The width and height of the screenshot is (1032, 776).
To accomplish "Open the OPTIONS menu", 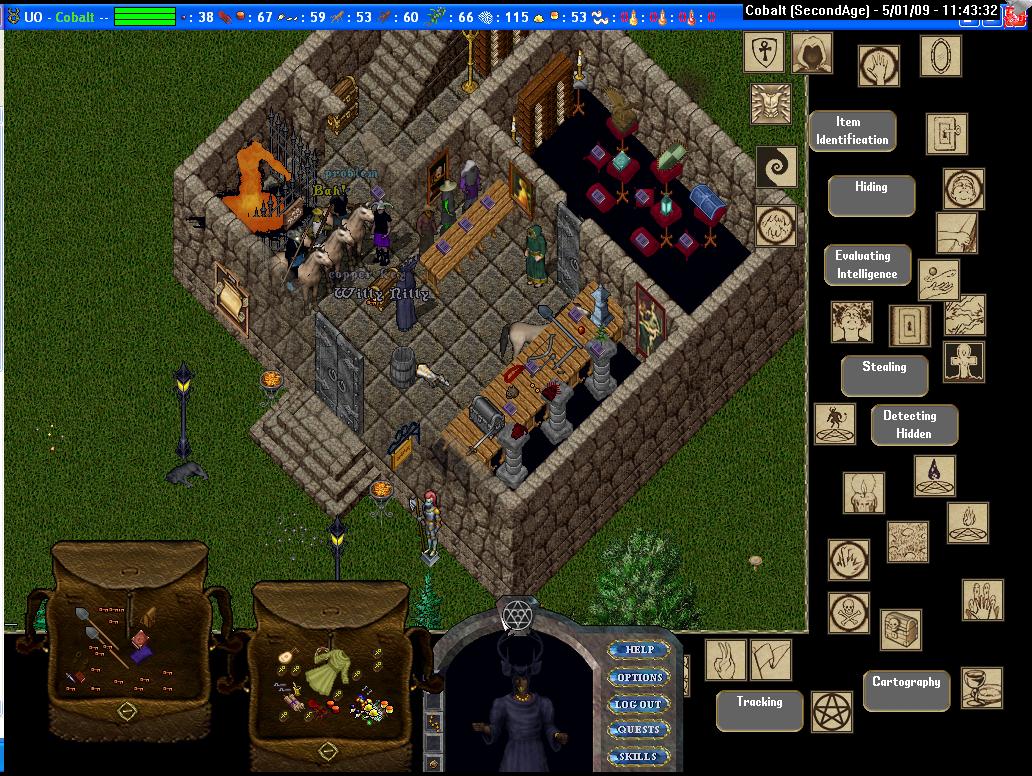I will 639,677.
